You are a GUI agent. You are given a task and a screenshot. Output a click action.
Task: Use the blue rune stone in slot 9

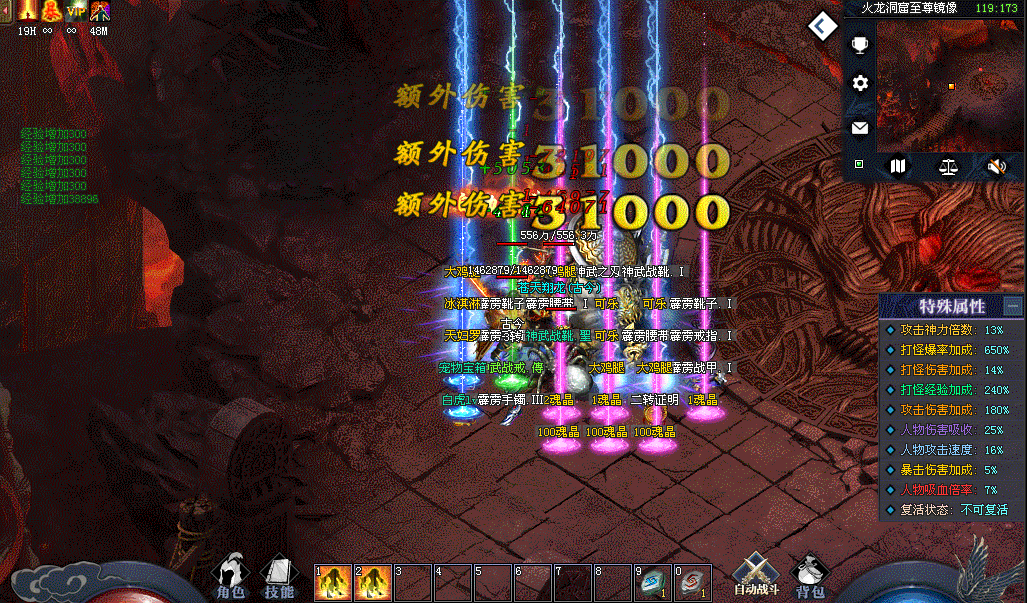[653, 582]
